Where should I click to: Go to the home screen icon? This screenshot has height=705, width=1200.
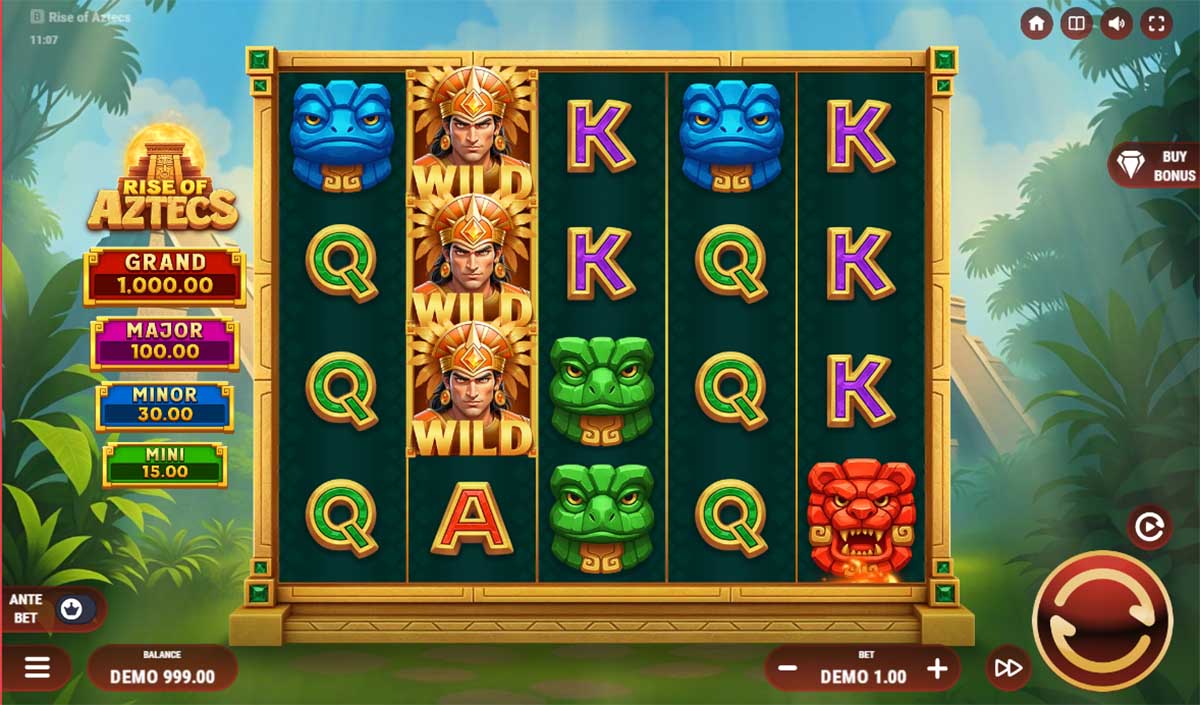click(1036, 24)
